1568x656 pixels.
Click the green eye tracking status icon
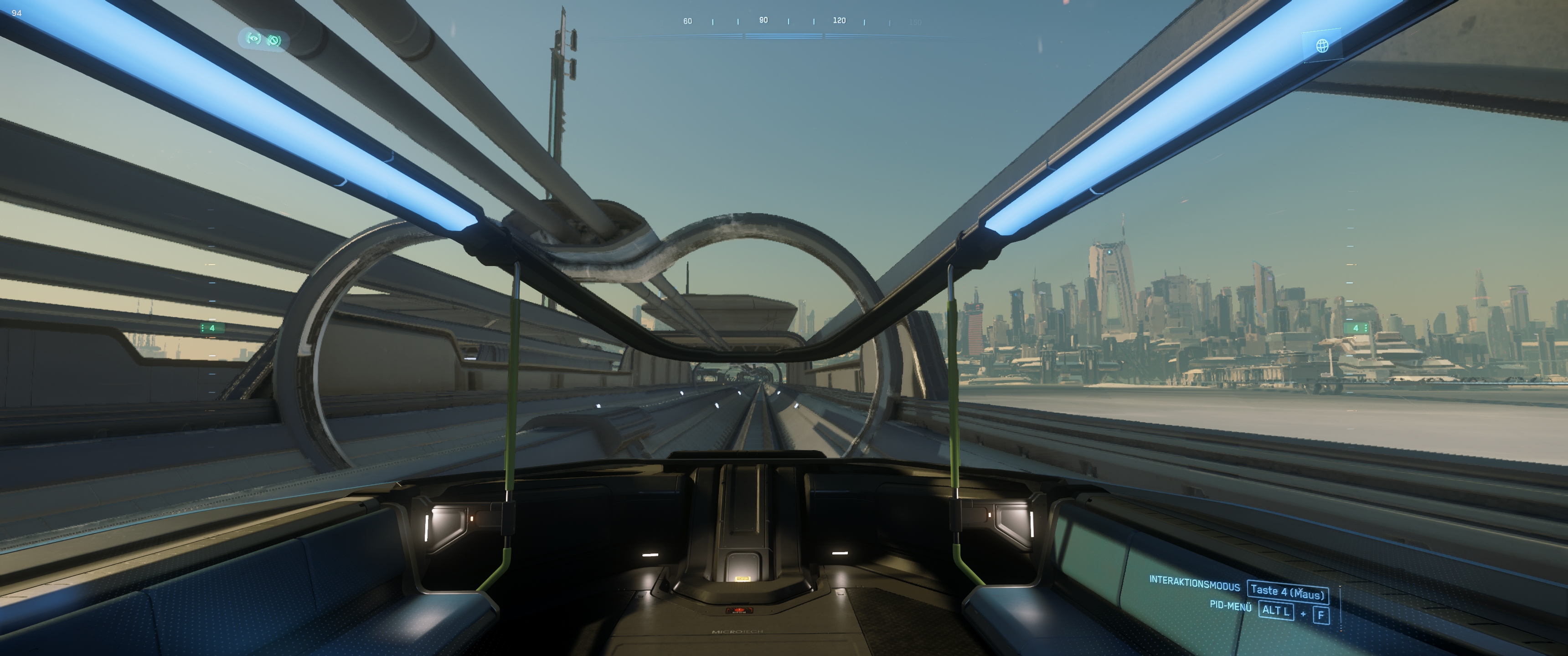(254, 39)
